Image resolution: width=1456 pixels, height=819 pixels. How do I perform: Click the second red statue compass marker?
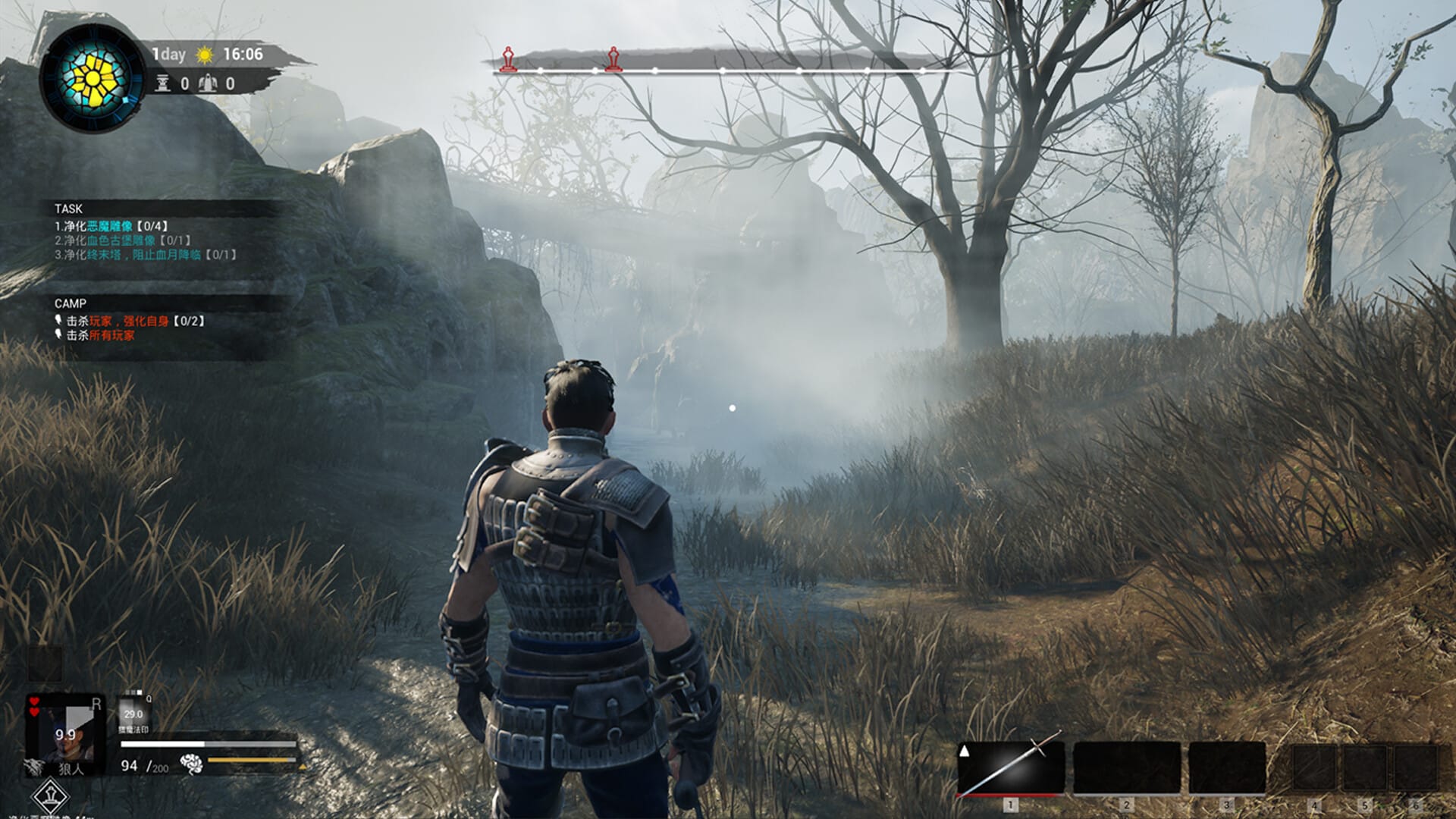point(613,58)
